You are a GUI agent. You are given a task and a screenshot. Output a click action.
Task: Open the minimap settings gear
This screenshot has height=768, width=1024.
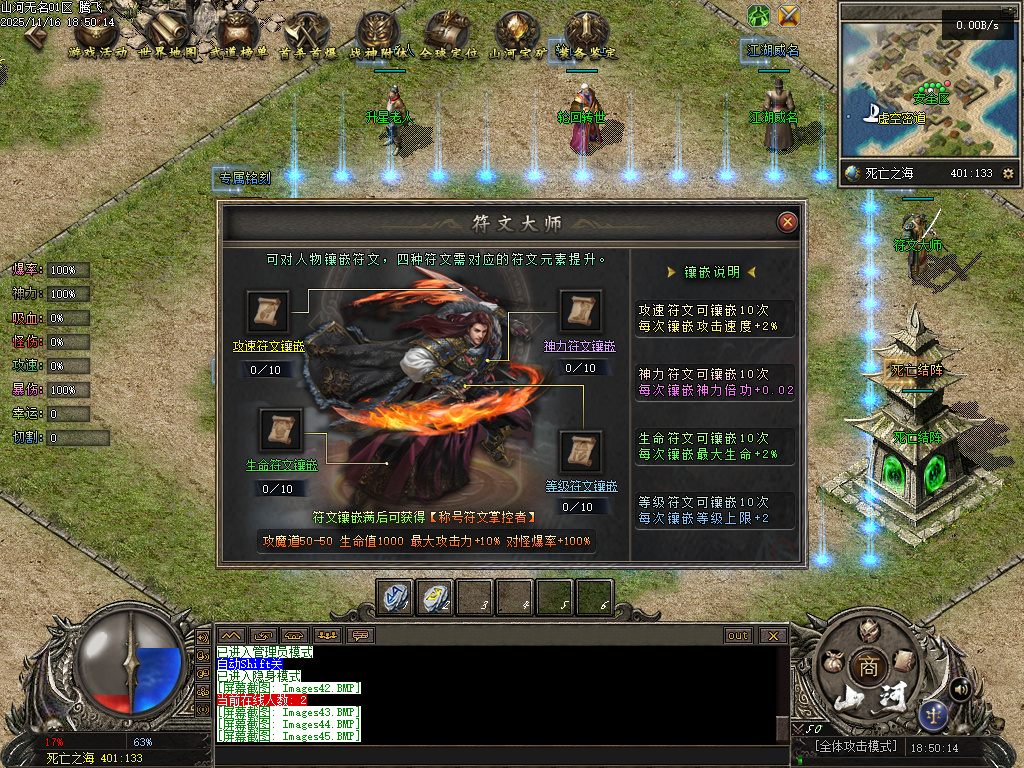(1007, 173)
